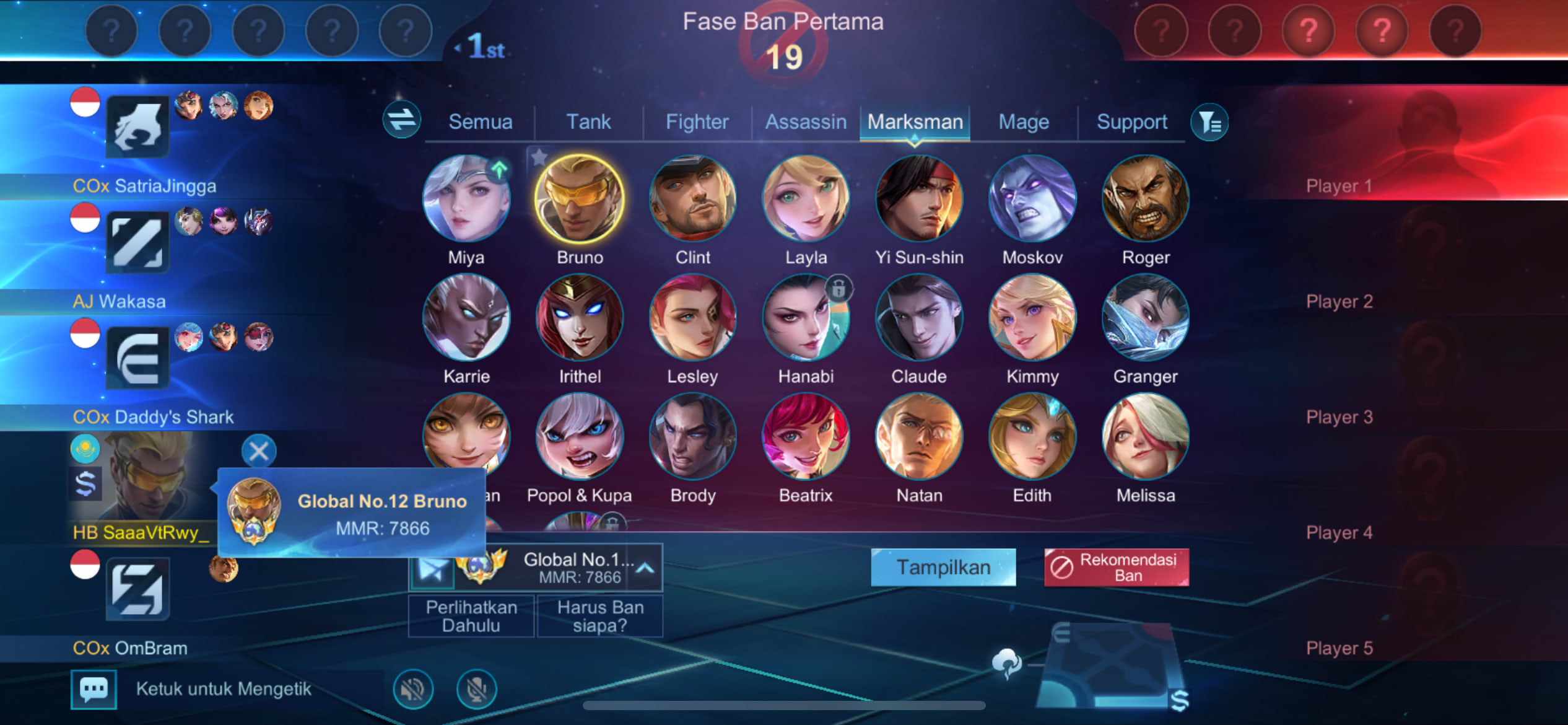This screenshot has height=725, width=1568.
Task: Open the Rekomendasi Ban suggestions
Action: (x=1117, y=567)
